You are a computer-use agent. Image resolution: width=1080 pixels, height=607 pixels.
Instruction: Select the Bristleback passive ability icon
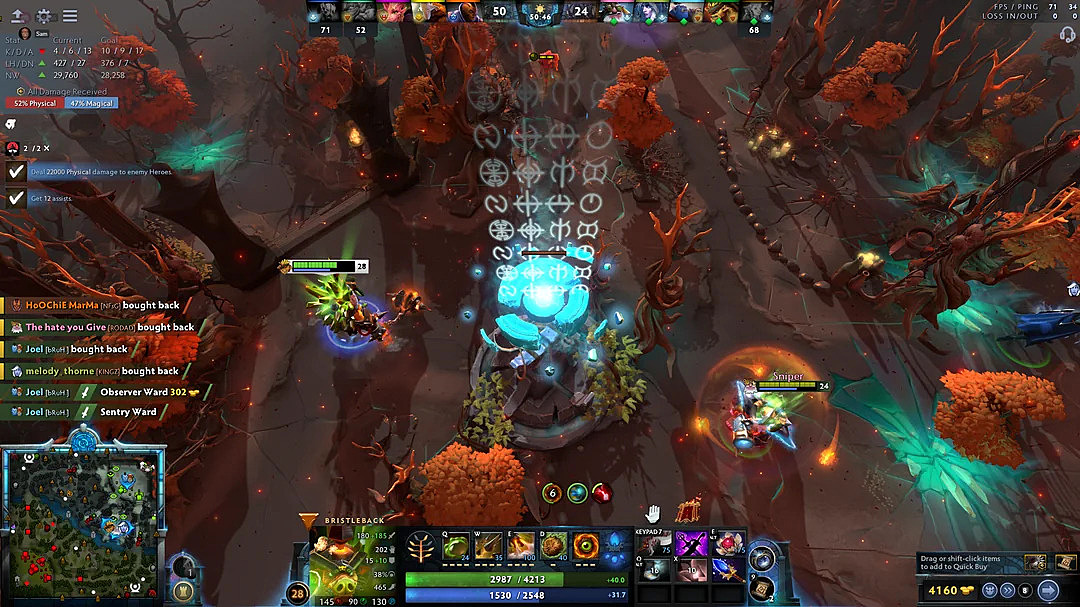click(x=520, y=546)
